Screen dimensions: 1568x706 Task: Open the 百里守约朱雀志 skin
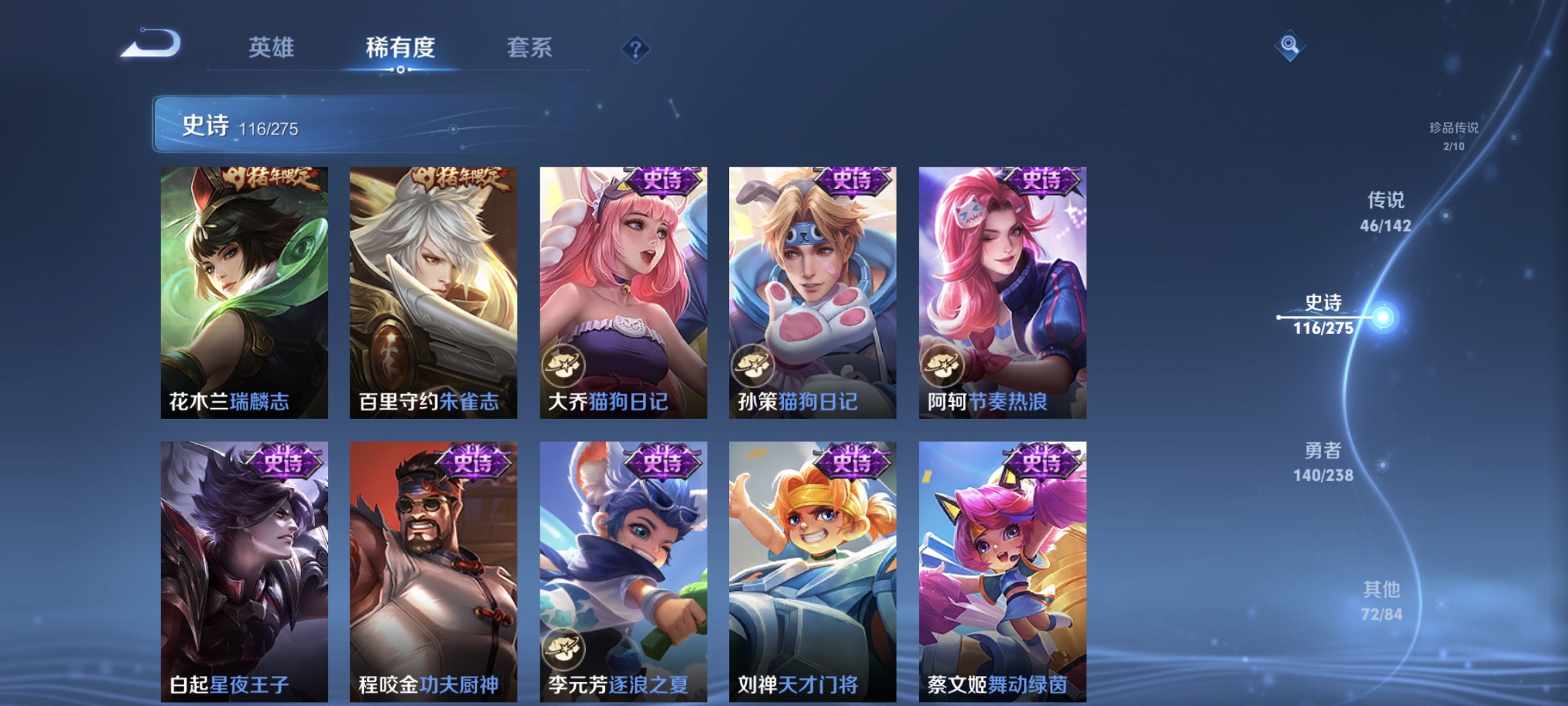click(433, 294)
